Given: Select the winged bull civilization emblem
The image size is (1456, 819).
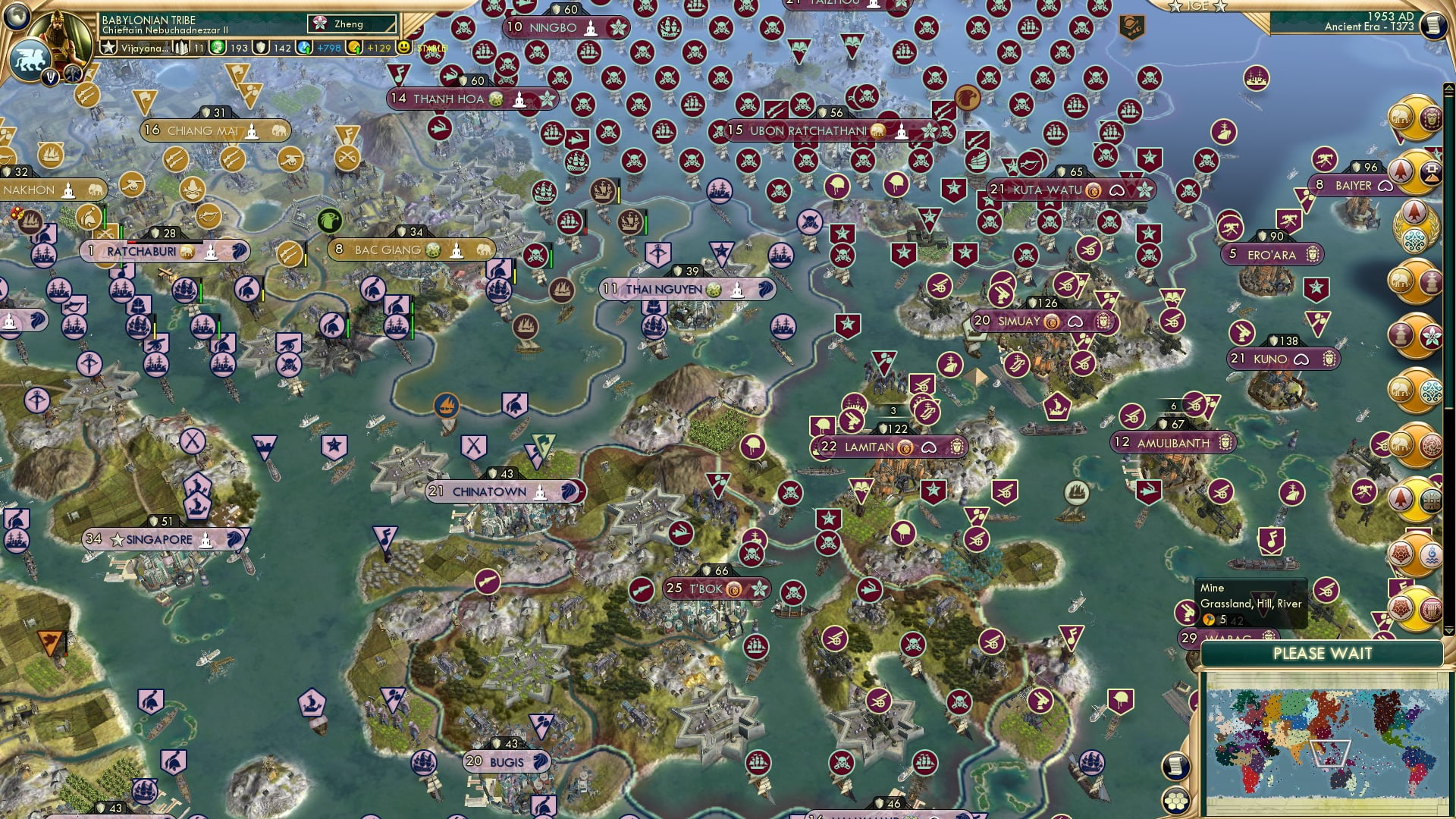Looking at the screenshot, I should point(30,60).
